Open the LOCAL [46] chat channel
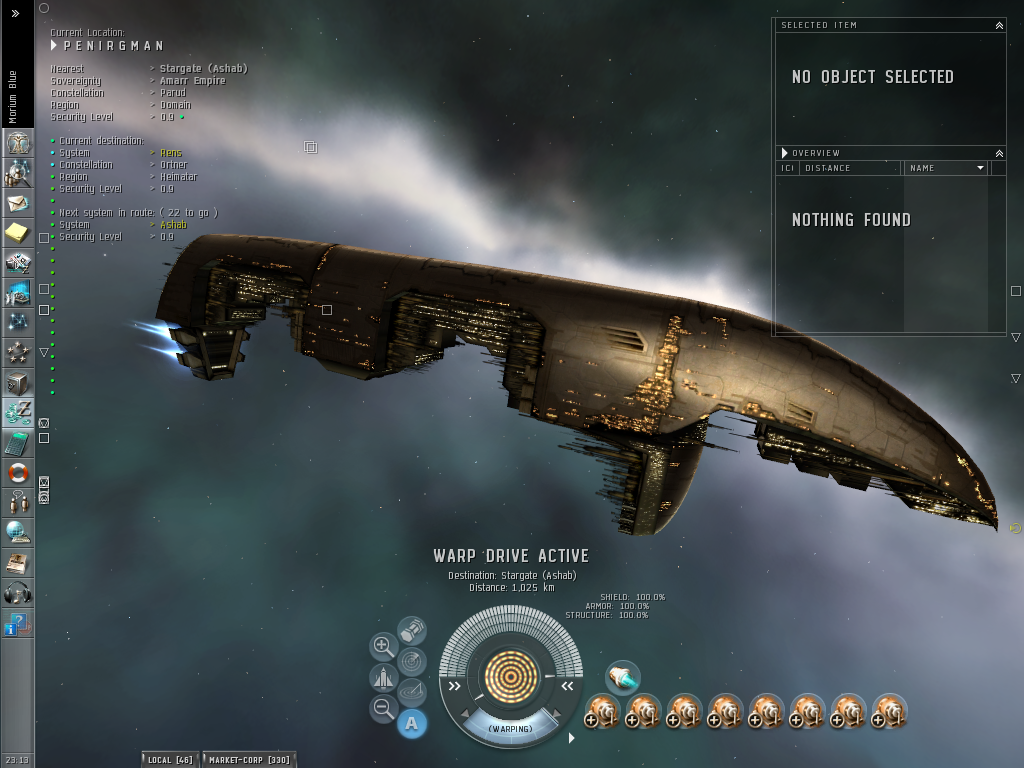The width and height of the screenshot is (1024, 768). coord(170,760)
